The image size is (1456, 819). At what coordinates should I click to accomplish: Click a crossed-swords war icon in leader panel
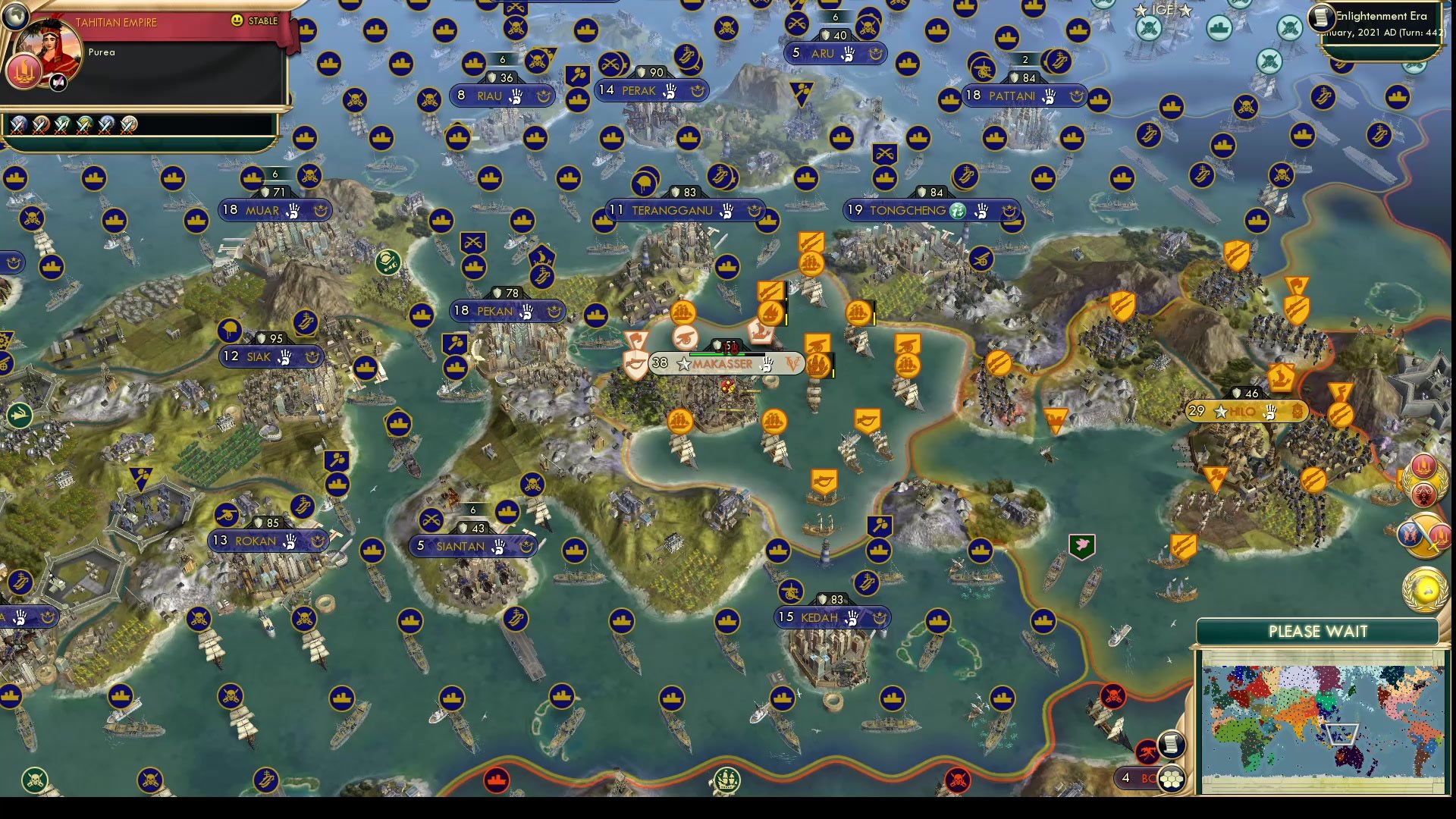[x=19, y=126]
